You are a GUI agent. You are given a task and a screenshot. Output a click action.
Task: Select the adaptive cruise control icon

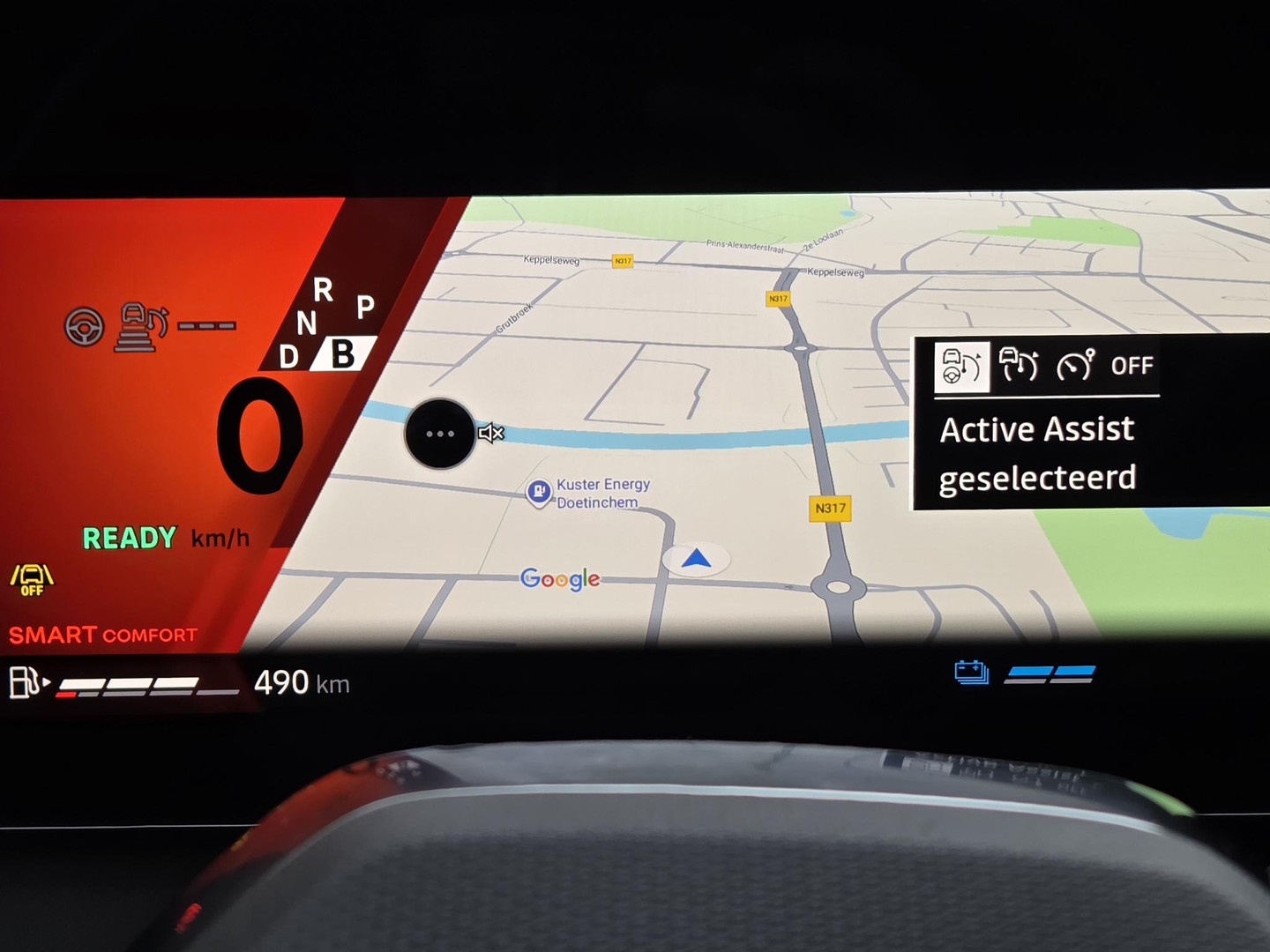(1019, 364)
